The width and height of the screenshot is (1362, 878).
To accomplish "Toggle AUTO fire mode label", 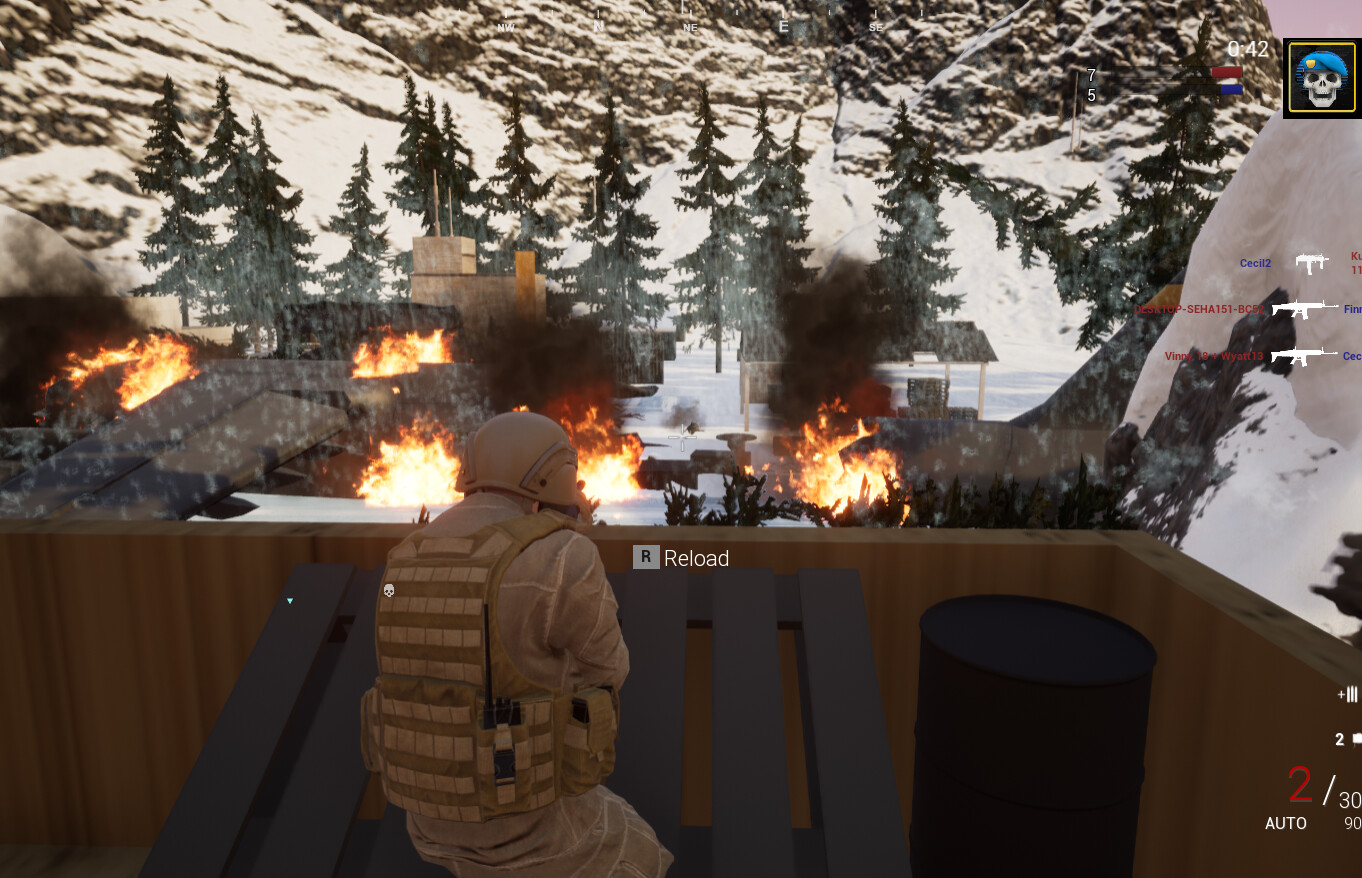I will [x=1285, y=823].
